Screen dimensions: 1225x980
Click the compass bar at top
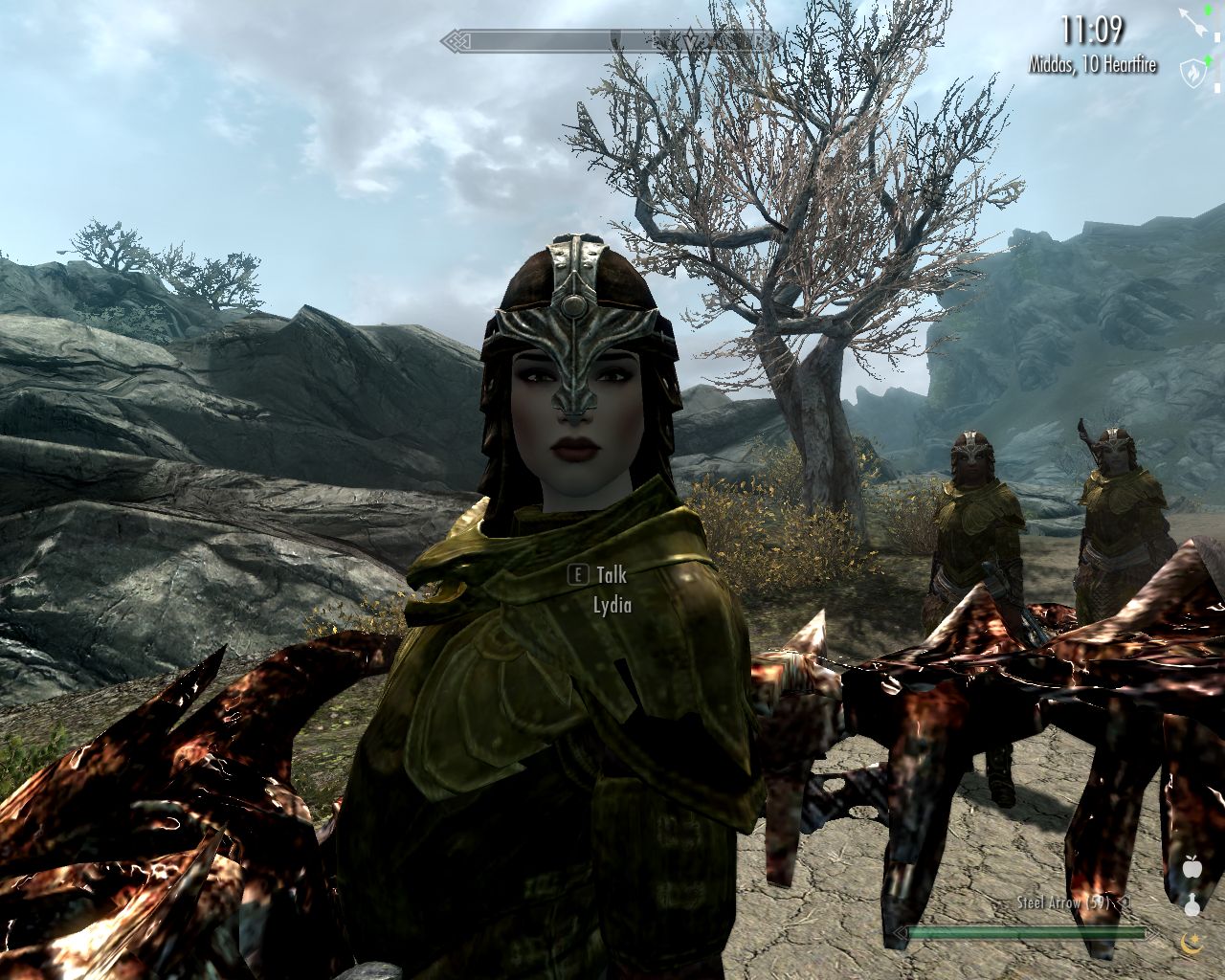[611, 41]
